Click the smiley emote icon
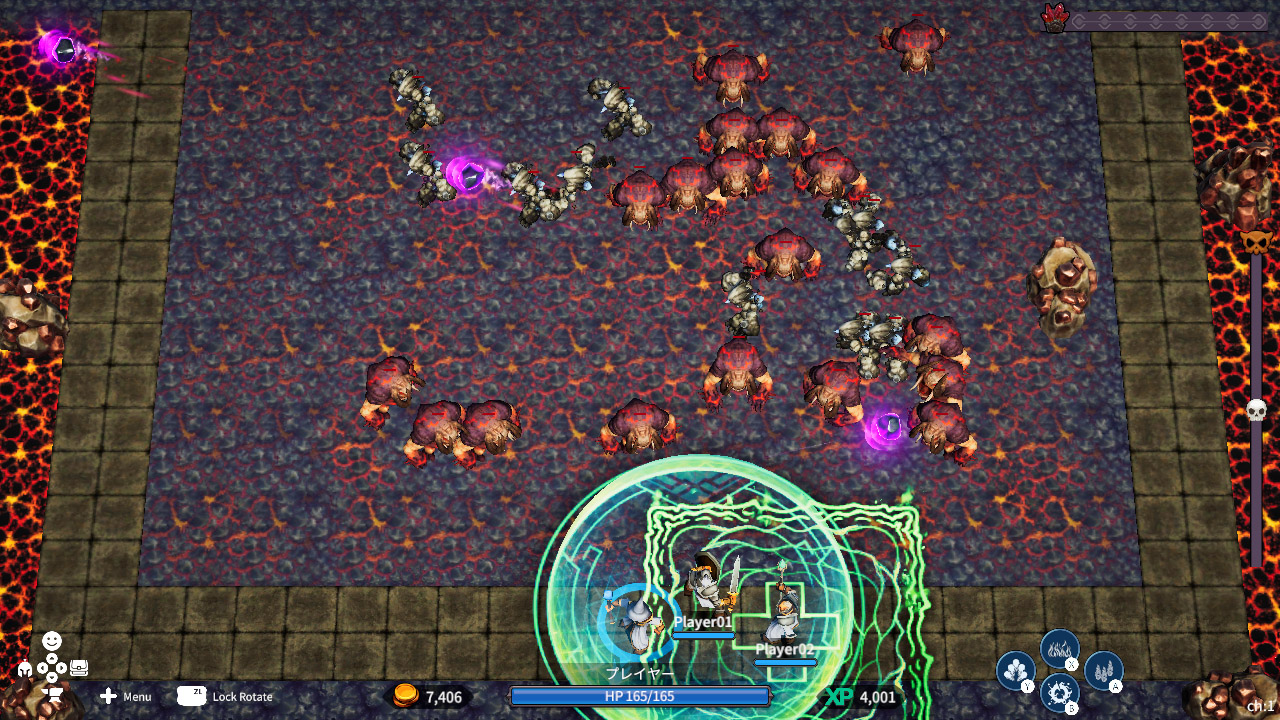Screen dimensions: 1280x720 51,640
